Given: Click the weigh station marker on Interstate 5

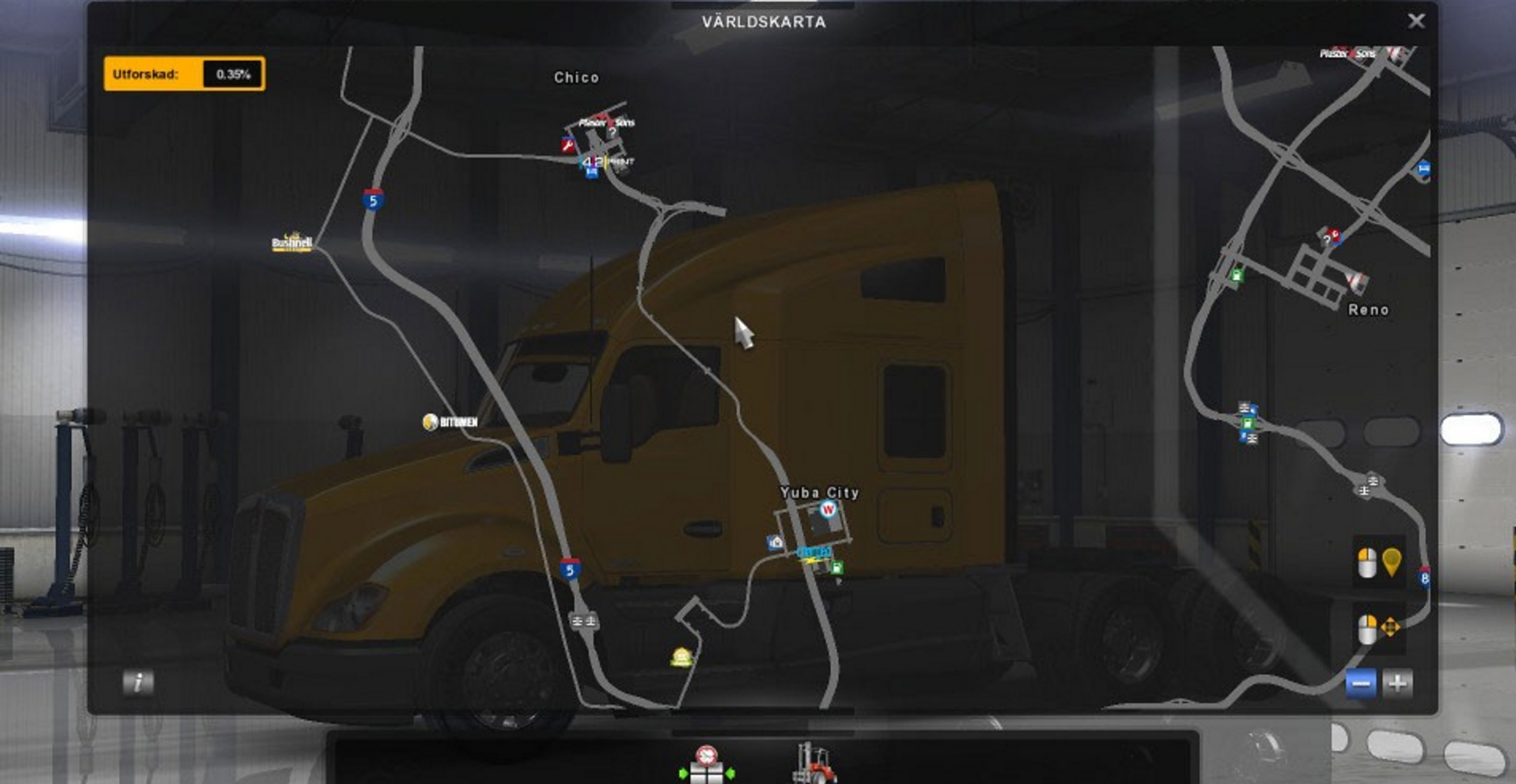Looking at the screenshot, I should (583, 620).
